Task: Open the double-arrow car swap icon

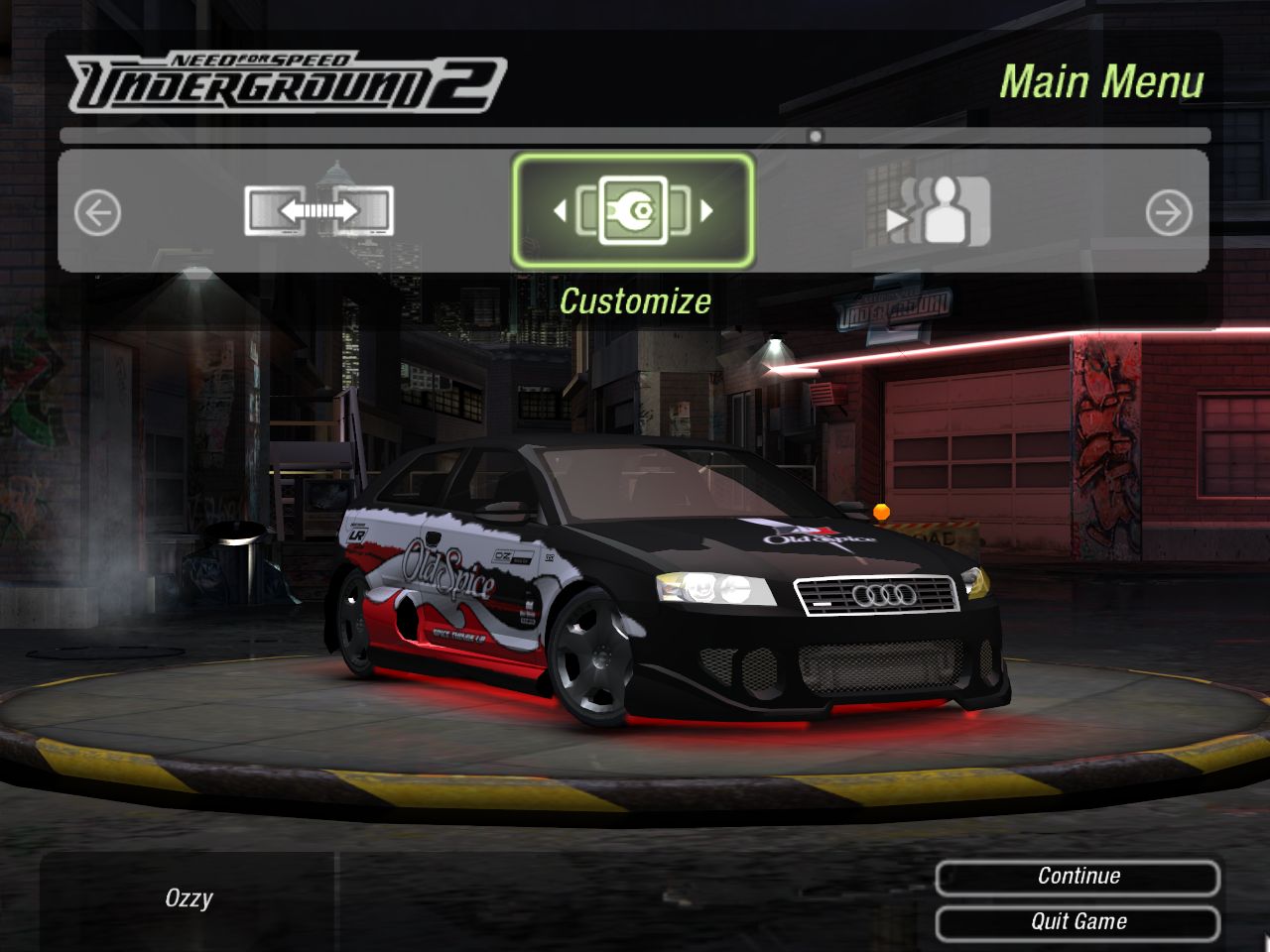Action: (318, 210)
